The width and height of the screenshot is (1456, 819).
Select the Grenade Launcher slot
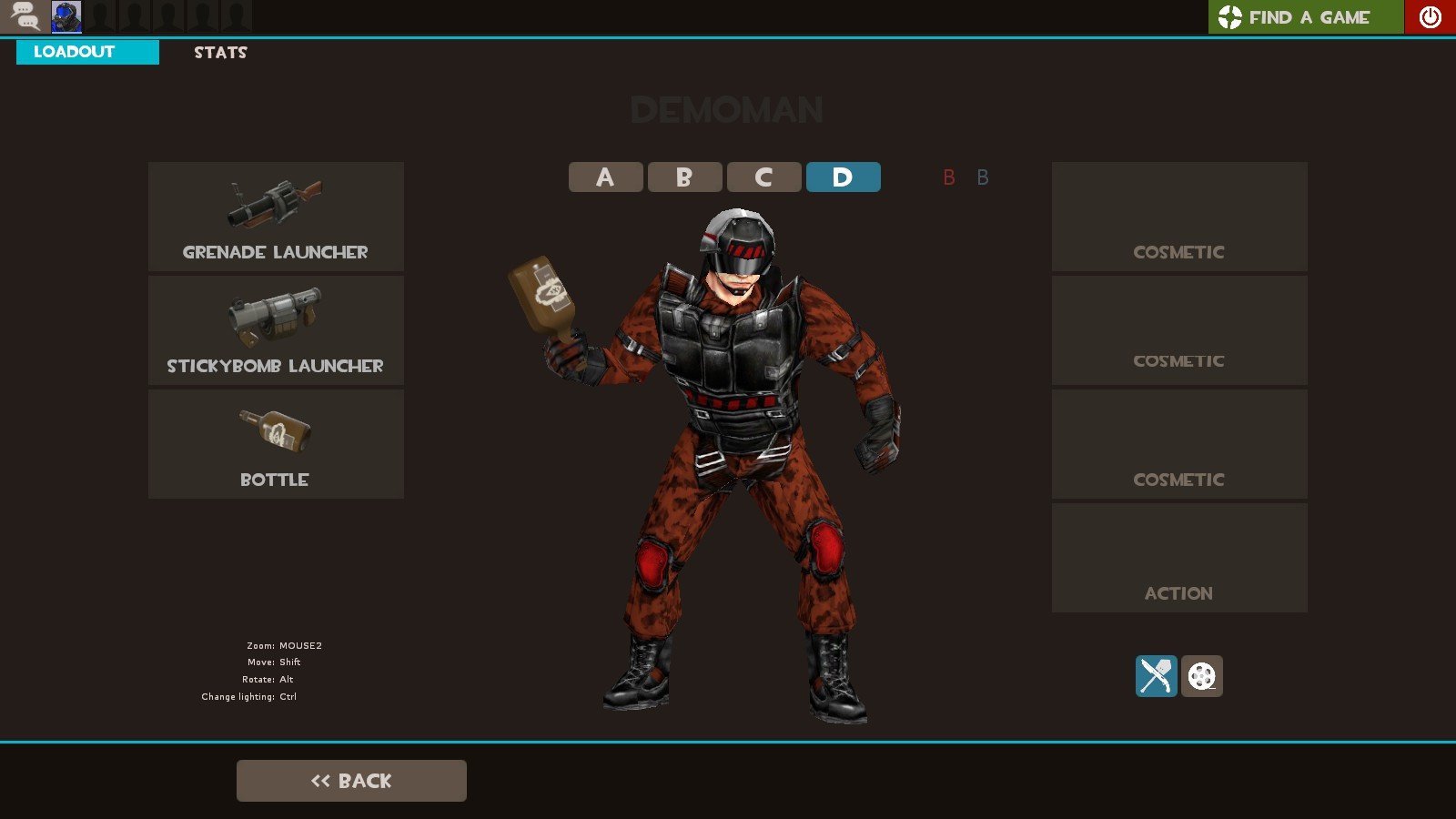(276, 216)
